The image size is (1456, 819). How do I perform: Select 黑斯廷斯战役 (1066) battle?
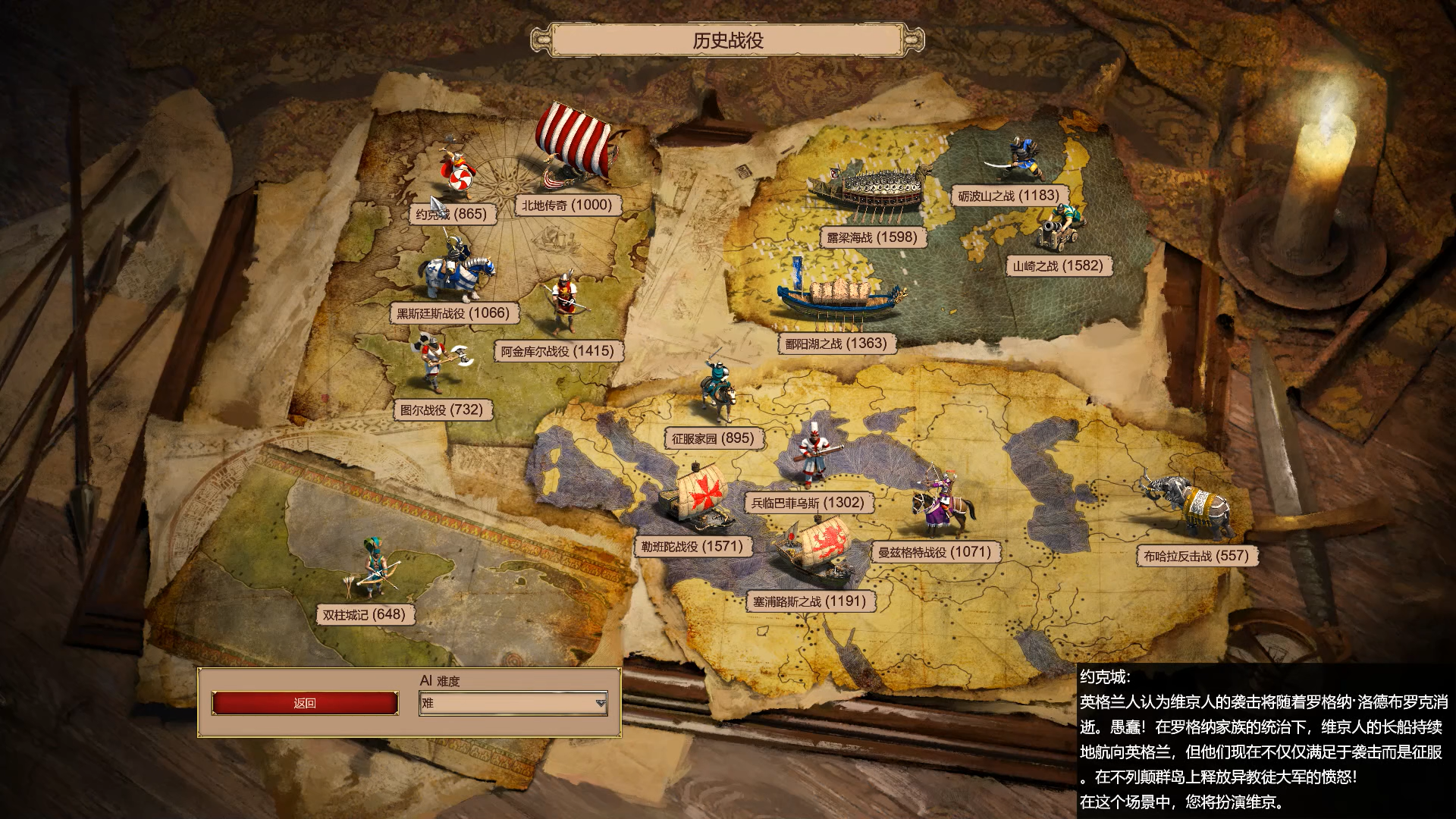(453, 312)
